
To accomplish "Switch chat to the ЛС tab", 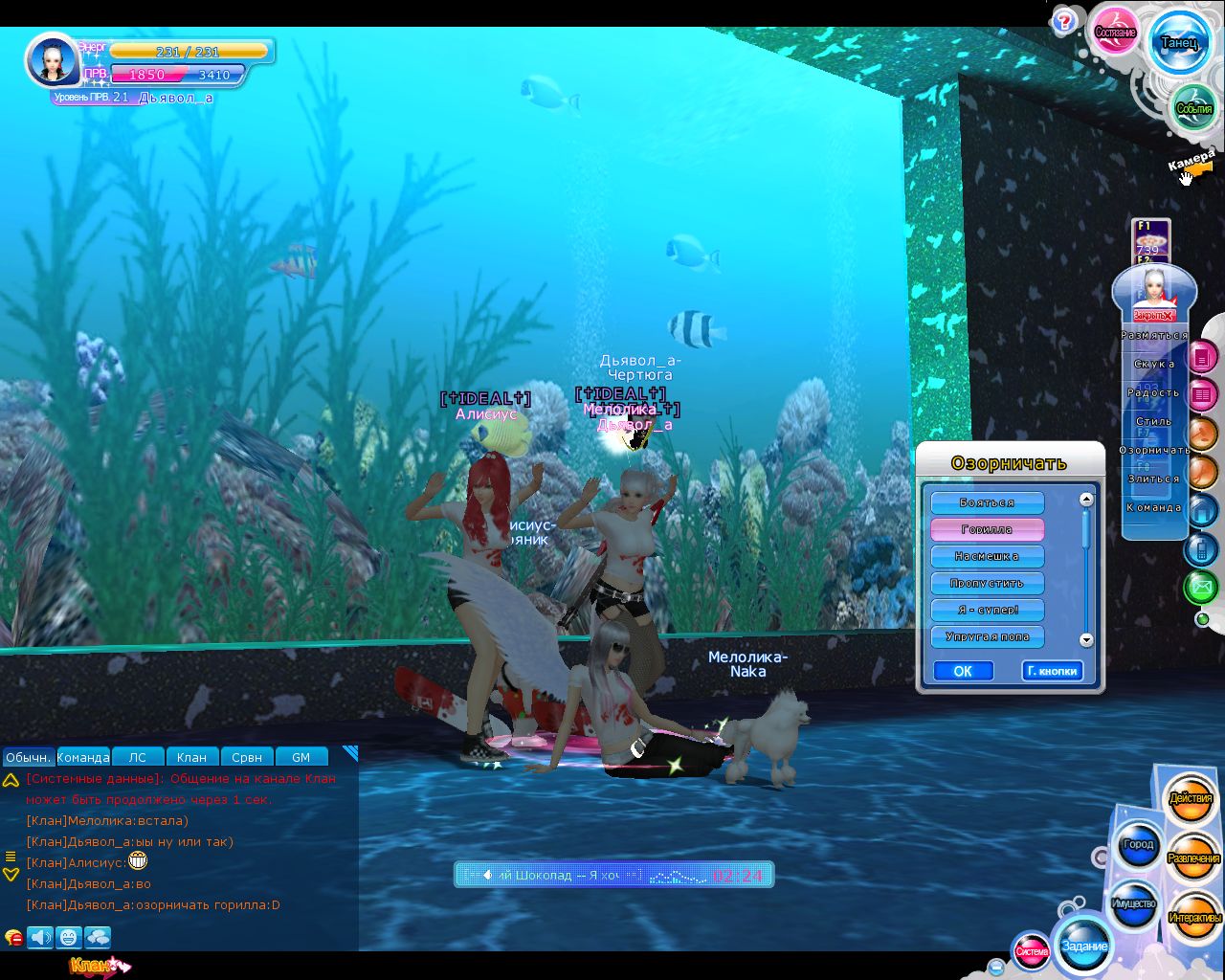I will [138, 757].
